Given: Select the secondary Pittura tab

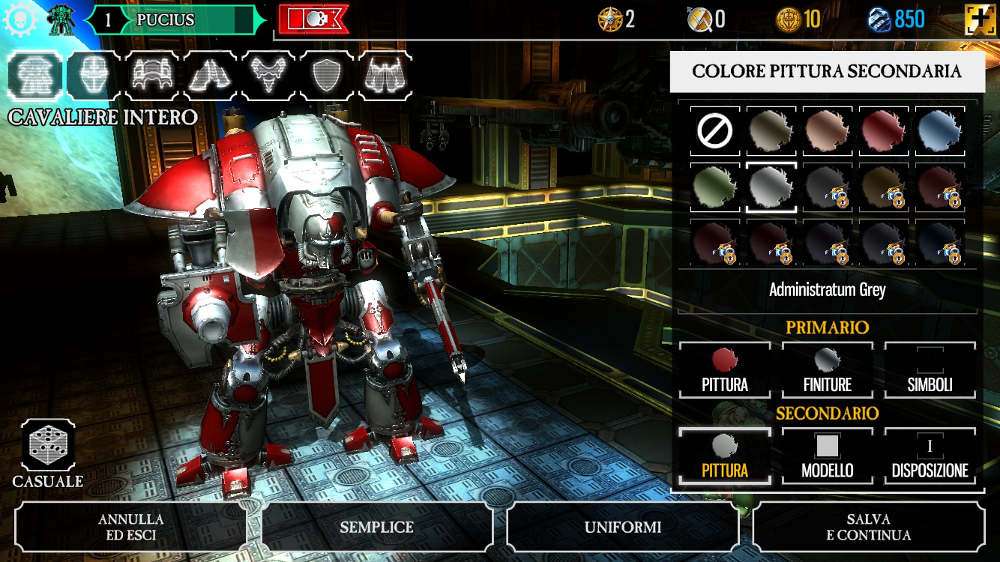Looking at the screenshot, I should (x=725, y=456).
